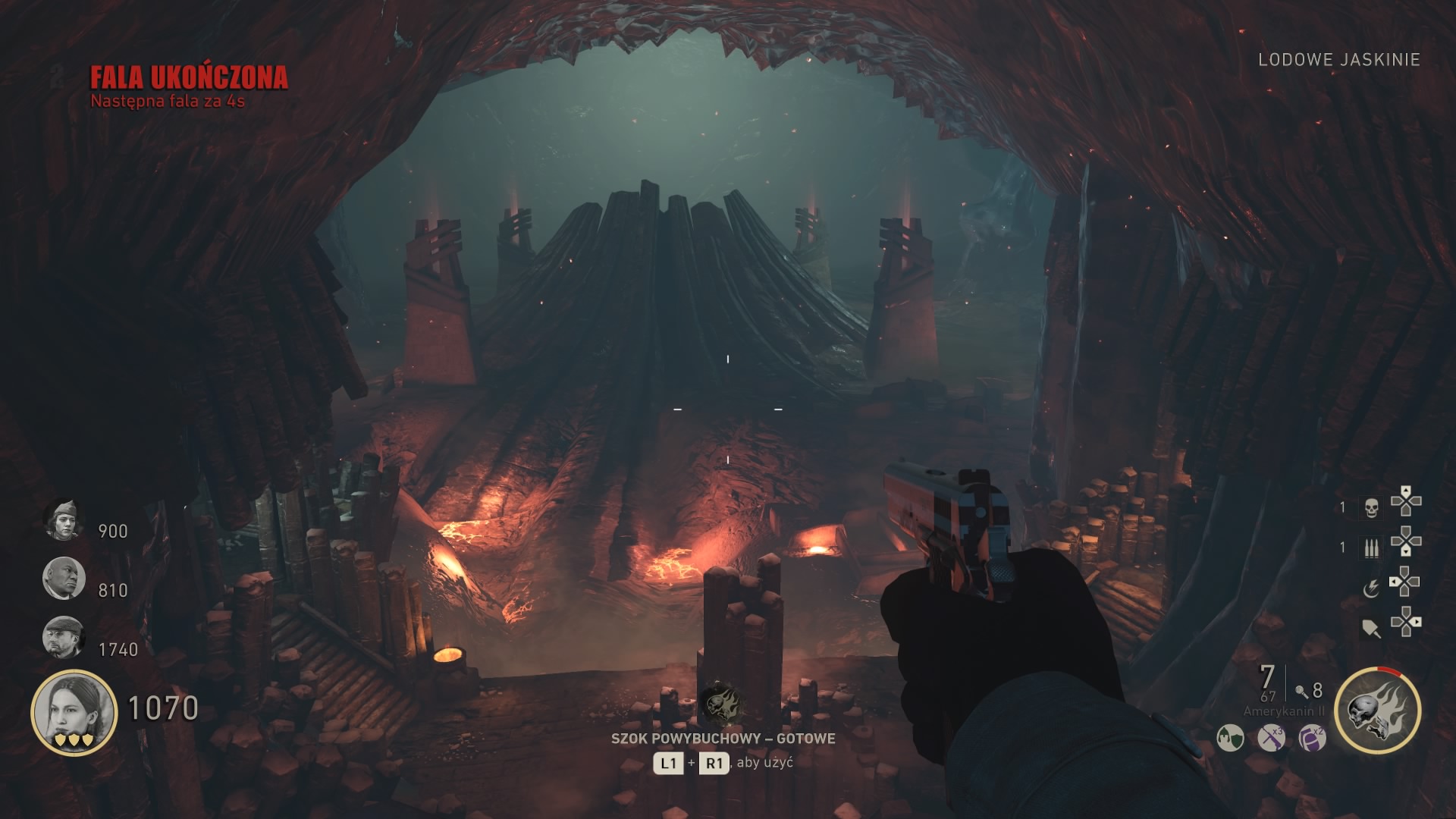Image resolution: width=1456 pixels, height=819 pixels.
Task: Choose the purple grenade x2 perk icon
Action: pos(1312,737)
